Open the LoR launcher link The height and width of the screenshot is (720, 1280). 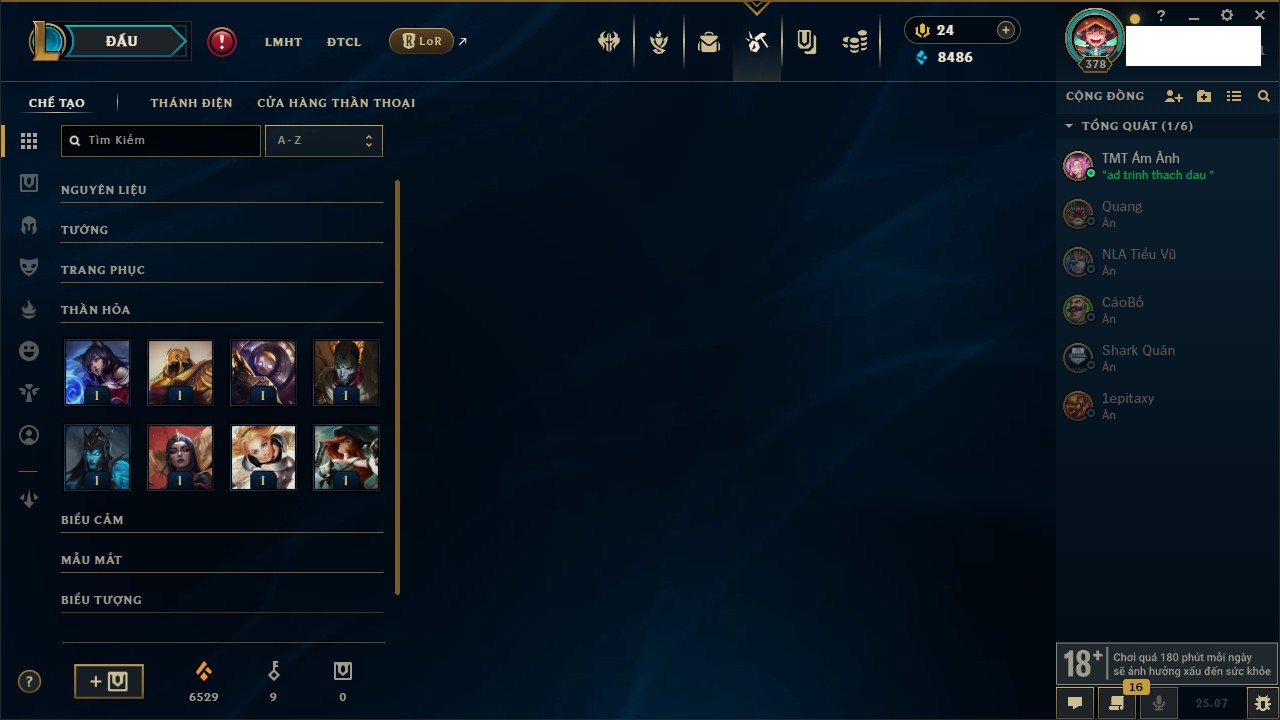click(421, 41)
